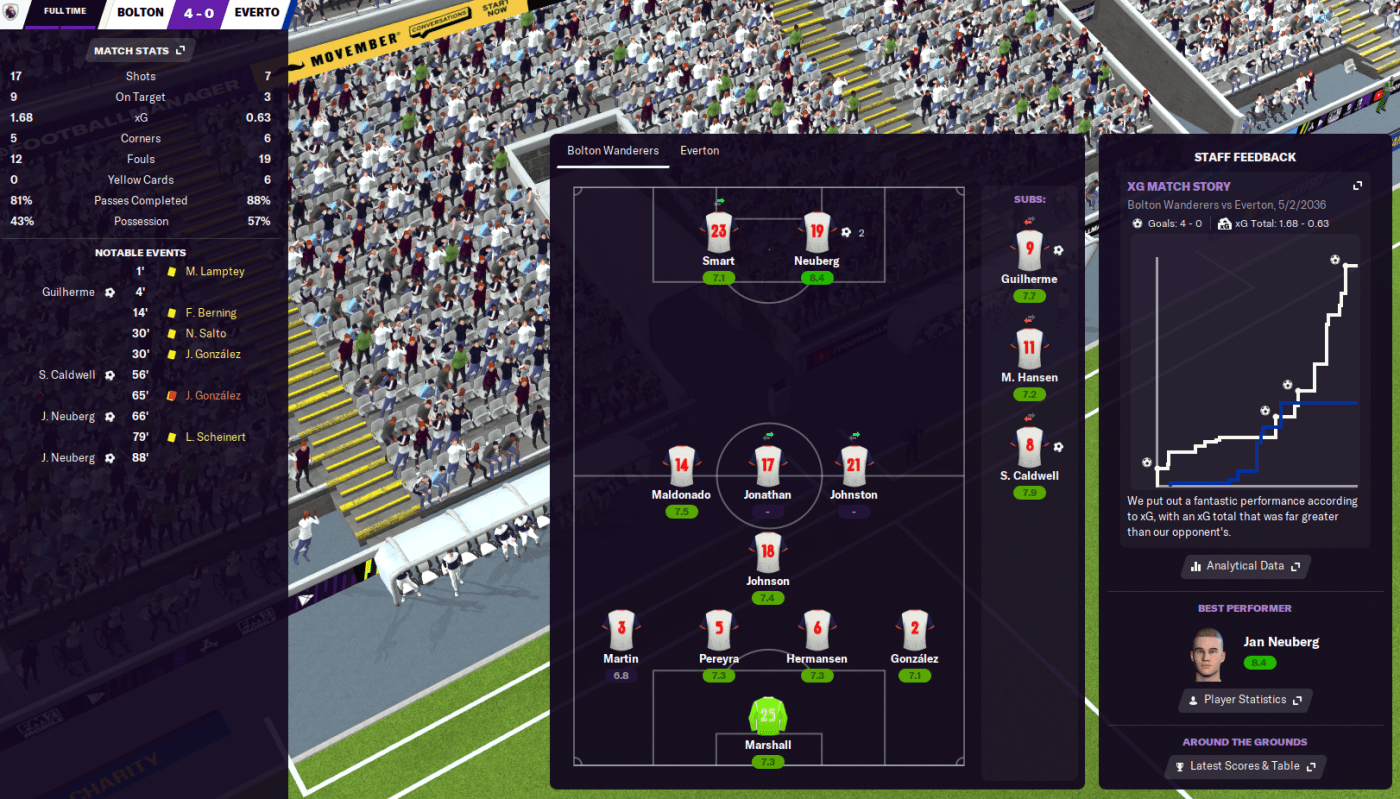This screenshot has height=799, width=1400.
Task: Open the Match Stats panel
Action: [139, 50]
